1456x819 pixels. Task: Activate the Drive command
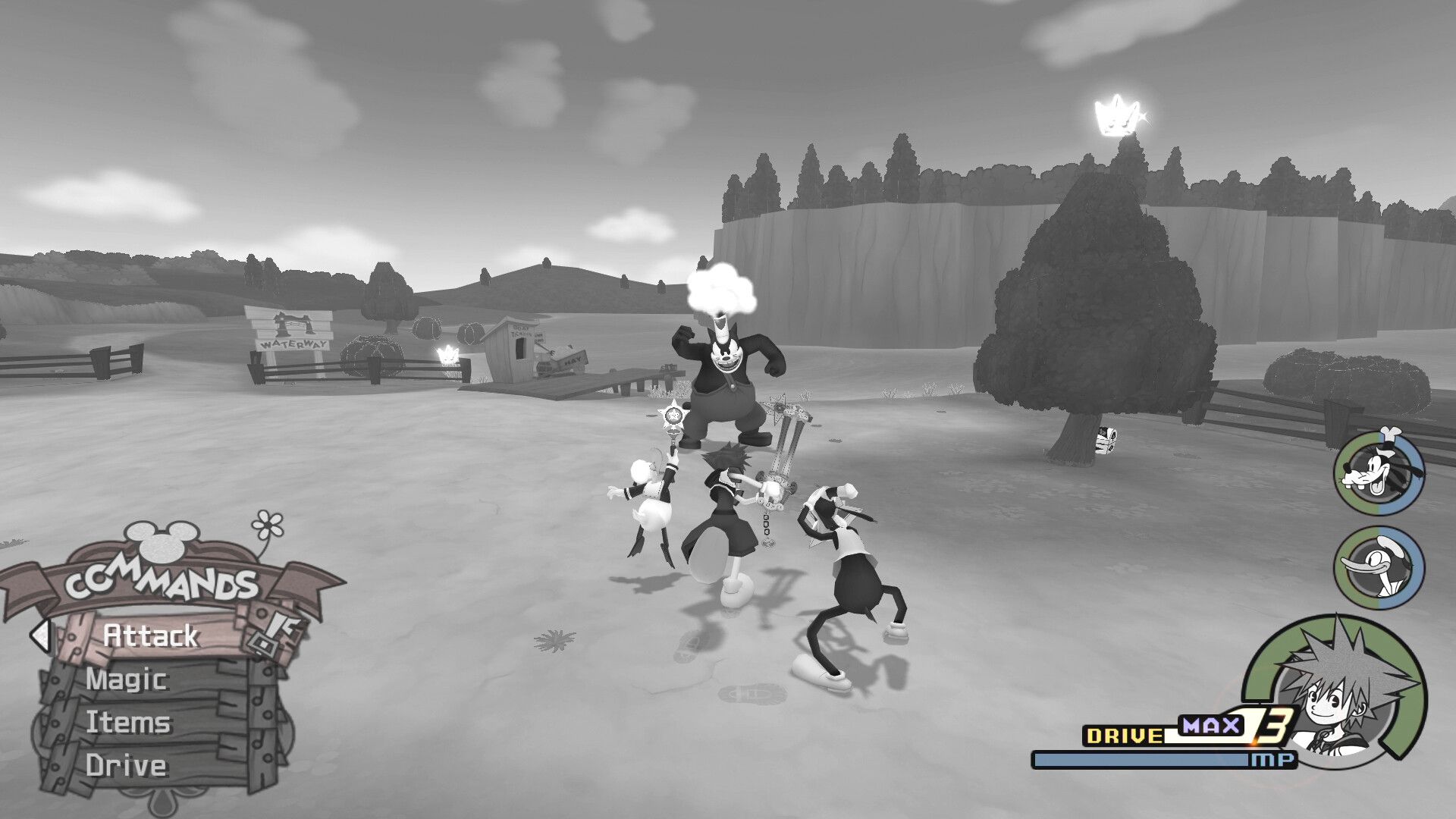coord(127,766)
